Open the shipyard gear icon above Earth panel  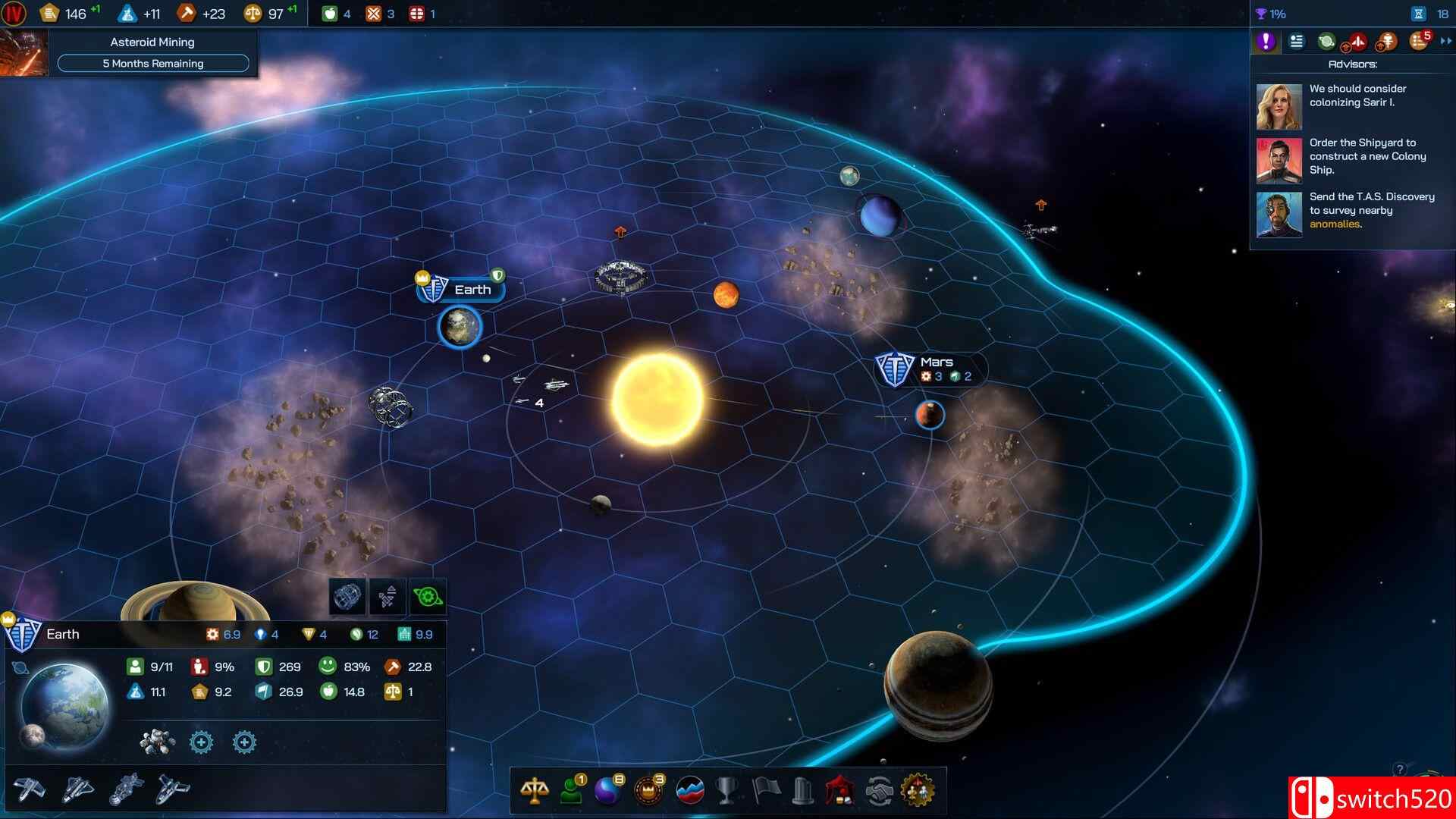(x=428, y=597)
